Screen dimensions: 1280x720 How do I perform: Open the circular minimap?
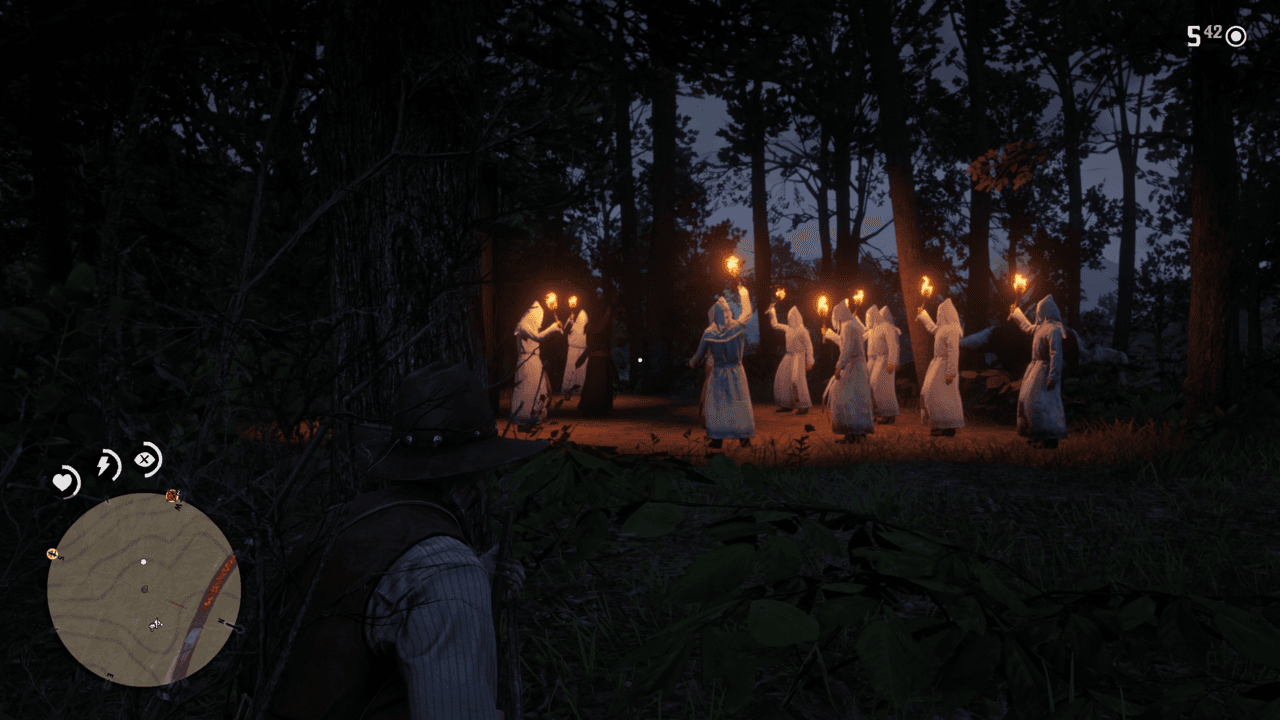click(144, 589)
